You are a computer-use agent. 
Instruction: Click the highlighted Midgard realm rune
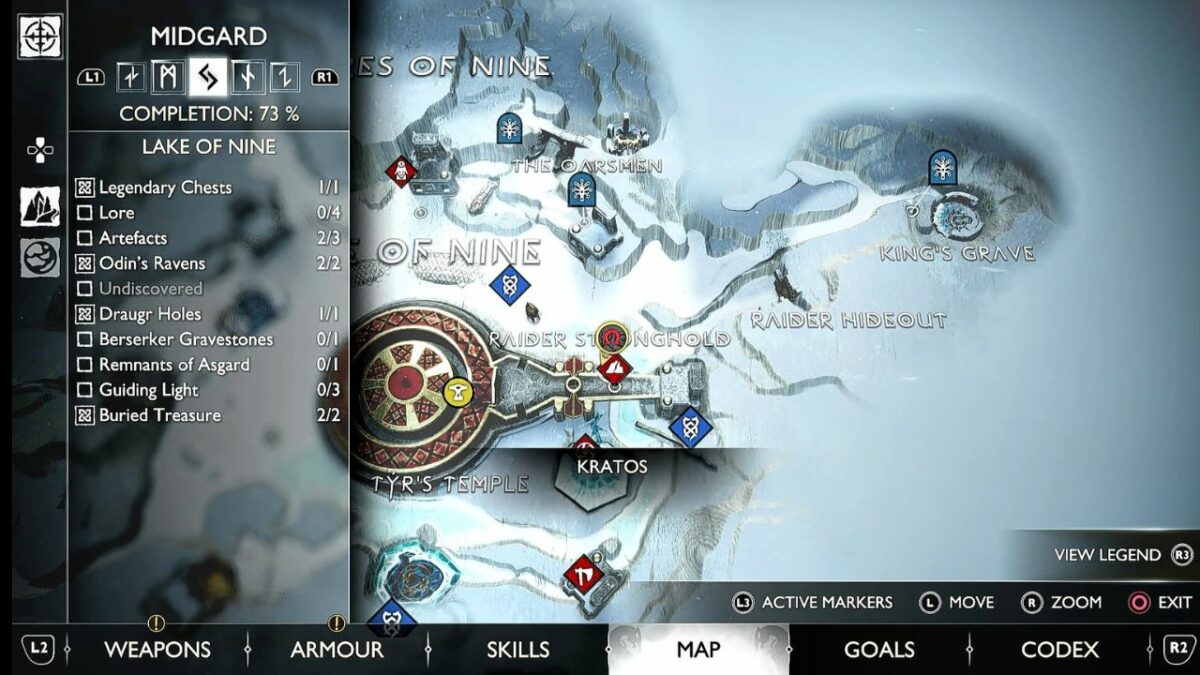click(208, 76)
